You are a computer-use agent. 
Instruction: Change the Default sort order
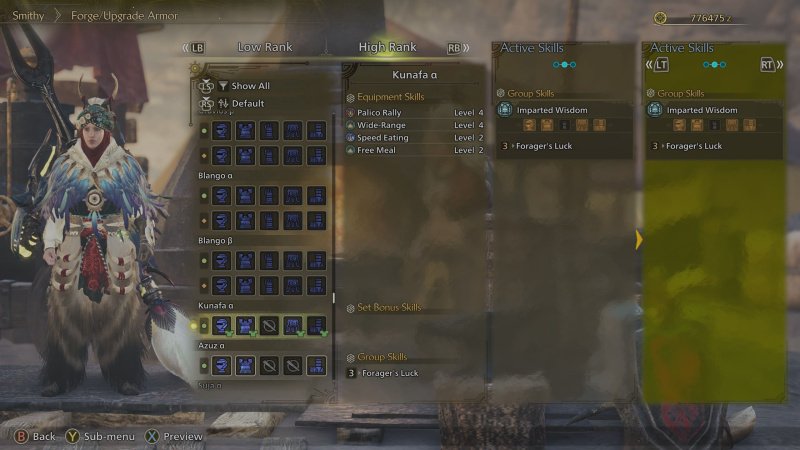pyautogui.click(x=248, y=103)
